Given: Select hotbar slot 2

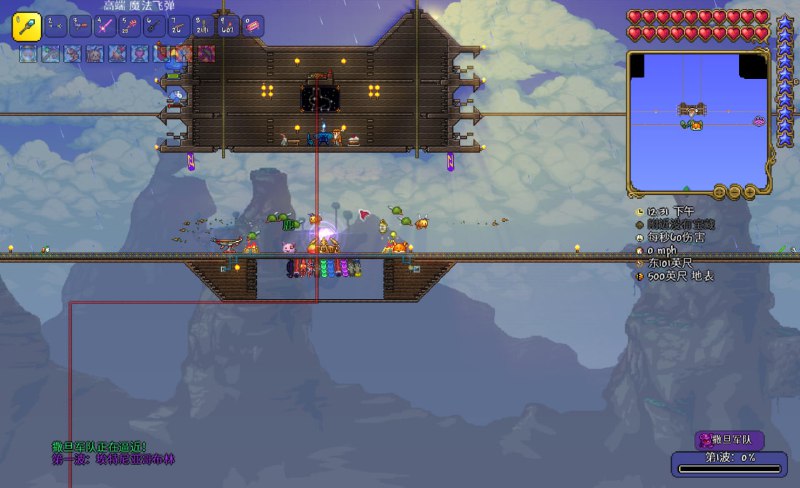Looking at the screenshot, I should pos(54,27).
